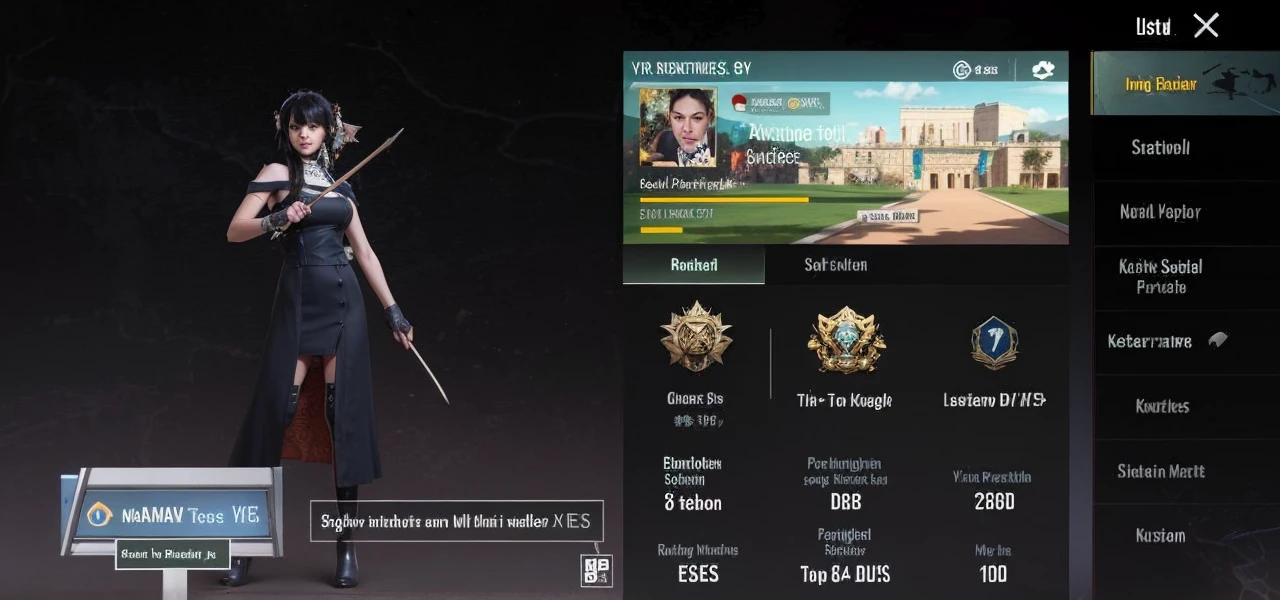The height and width of the screenshot is (600, 1280).
Task: Choose the "Kaste Sobial Pencate" sidebar entry
Action: (x=1160, y=277)
